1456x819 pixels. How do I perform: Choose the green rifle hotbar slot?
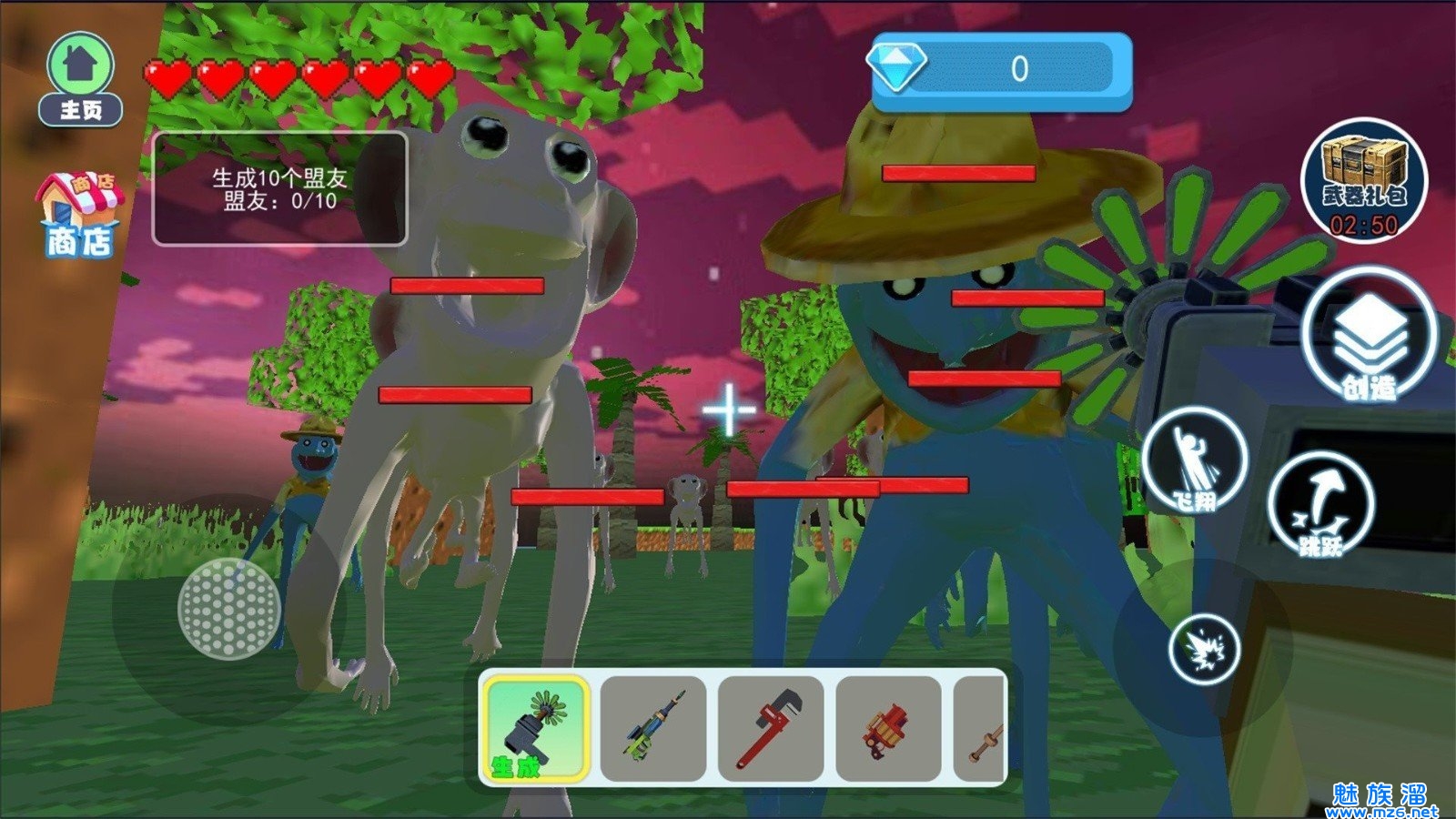coord(653,728)
